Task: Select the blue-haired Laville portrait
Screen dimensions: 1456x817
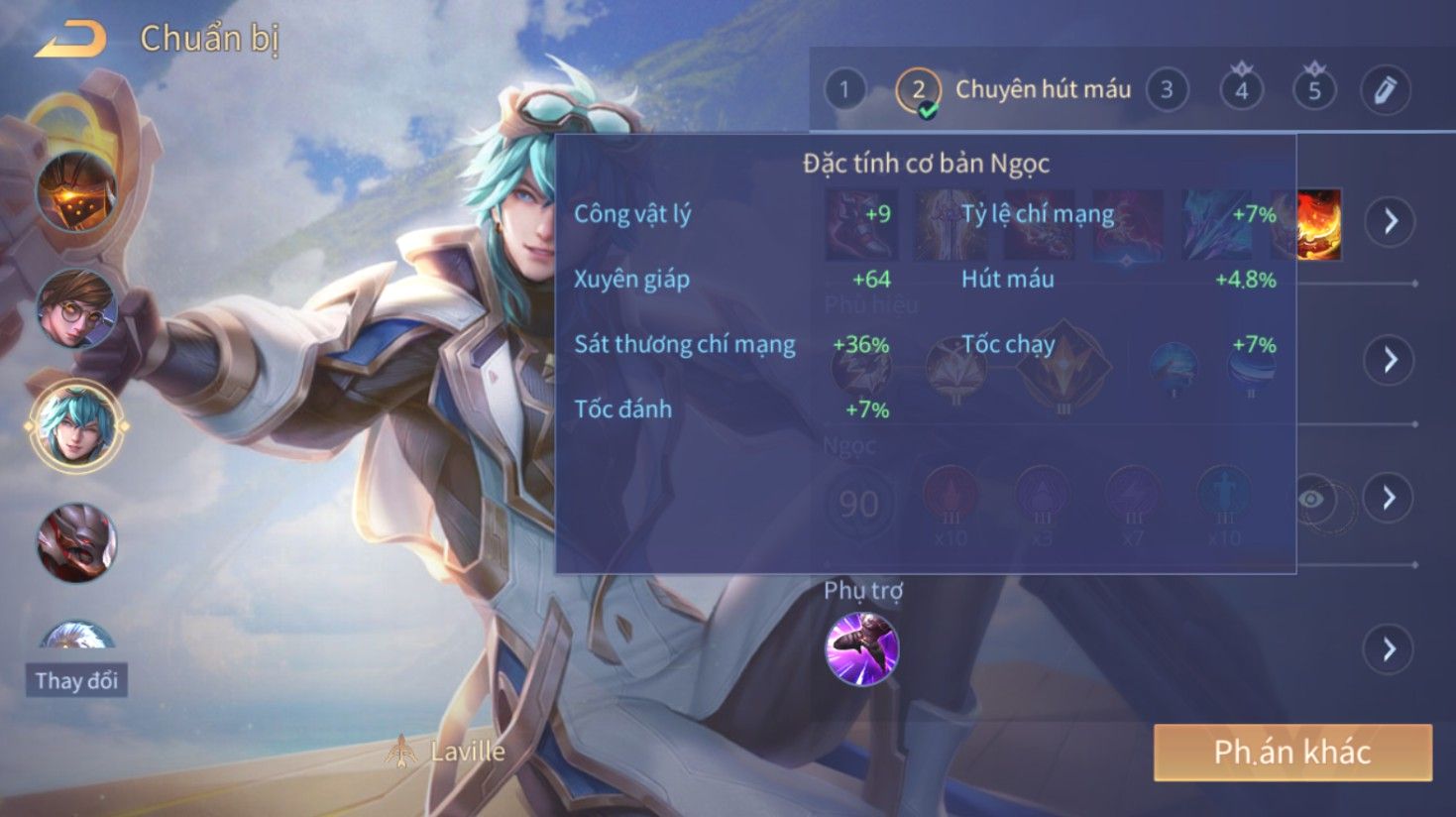Action: pos(76,426)
